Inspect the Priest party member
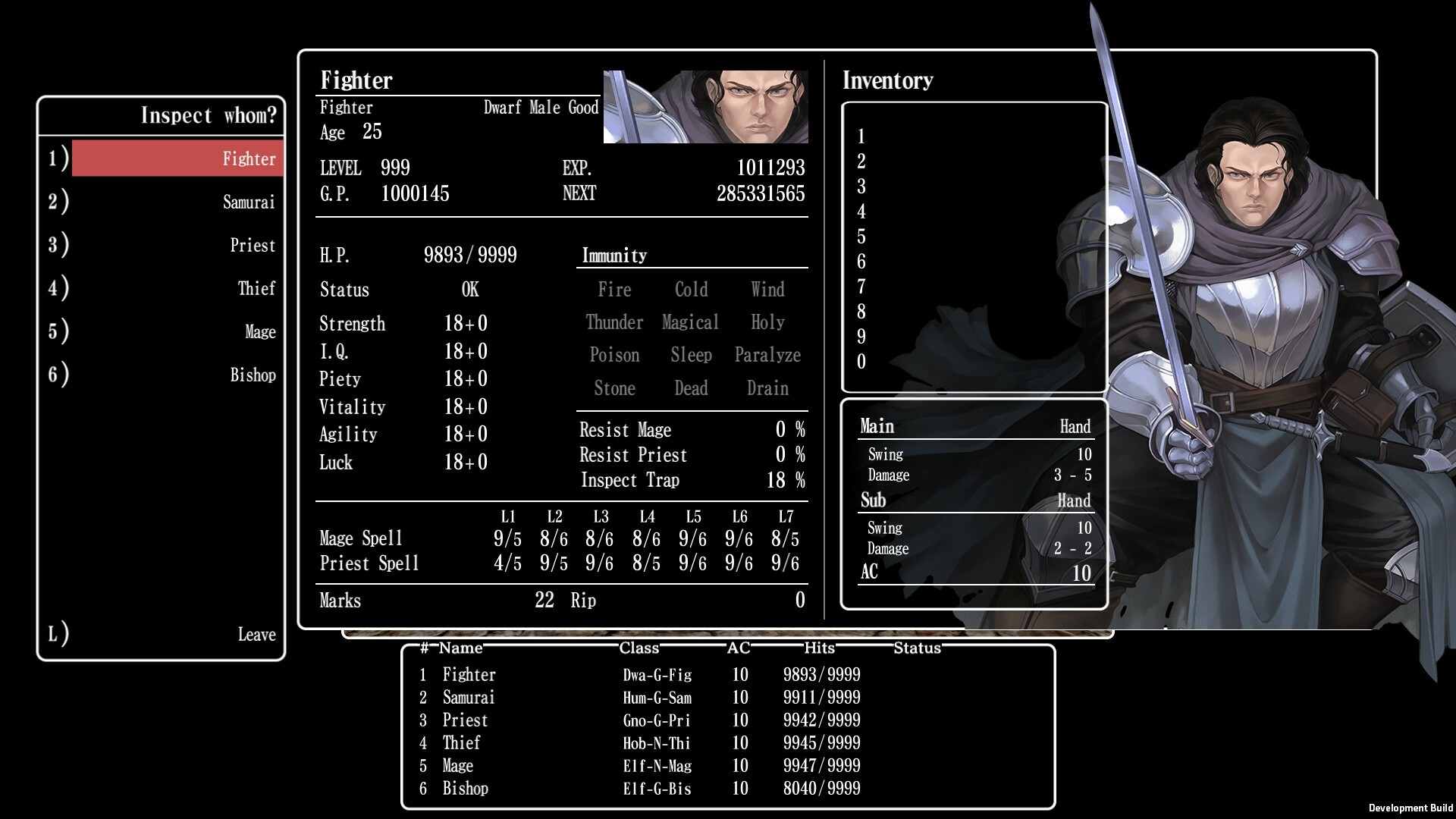Screen dimensions: 1456x819 pyautogui.click(x=176, y=245)
